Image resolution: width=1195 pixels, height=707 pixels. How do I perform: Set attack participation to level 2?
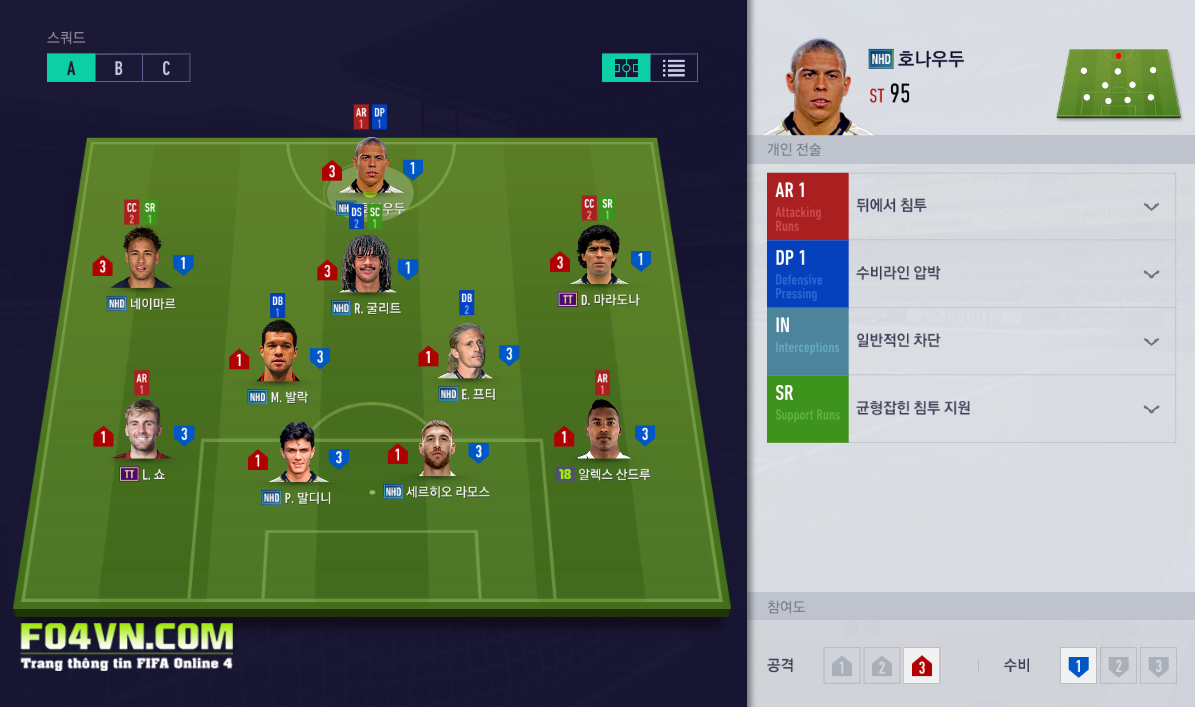click(x=881, y=666)
